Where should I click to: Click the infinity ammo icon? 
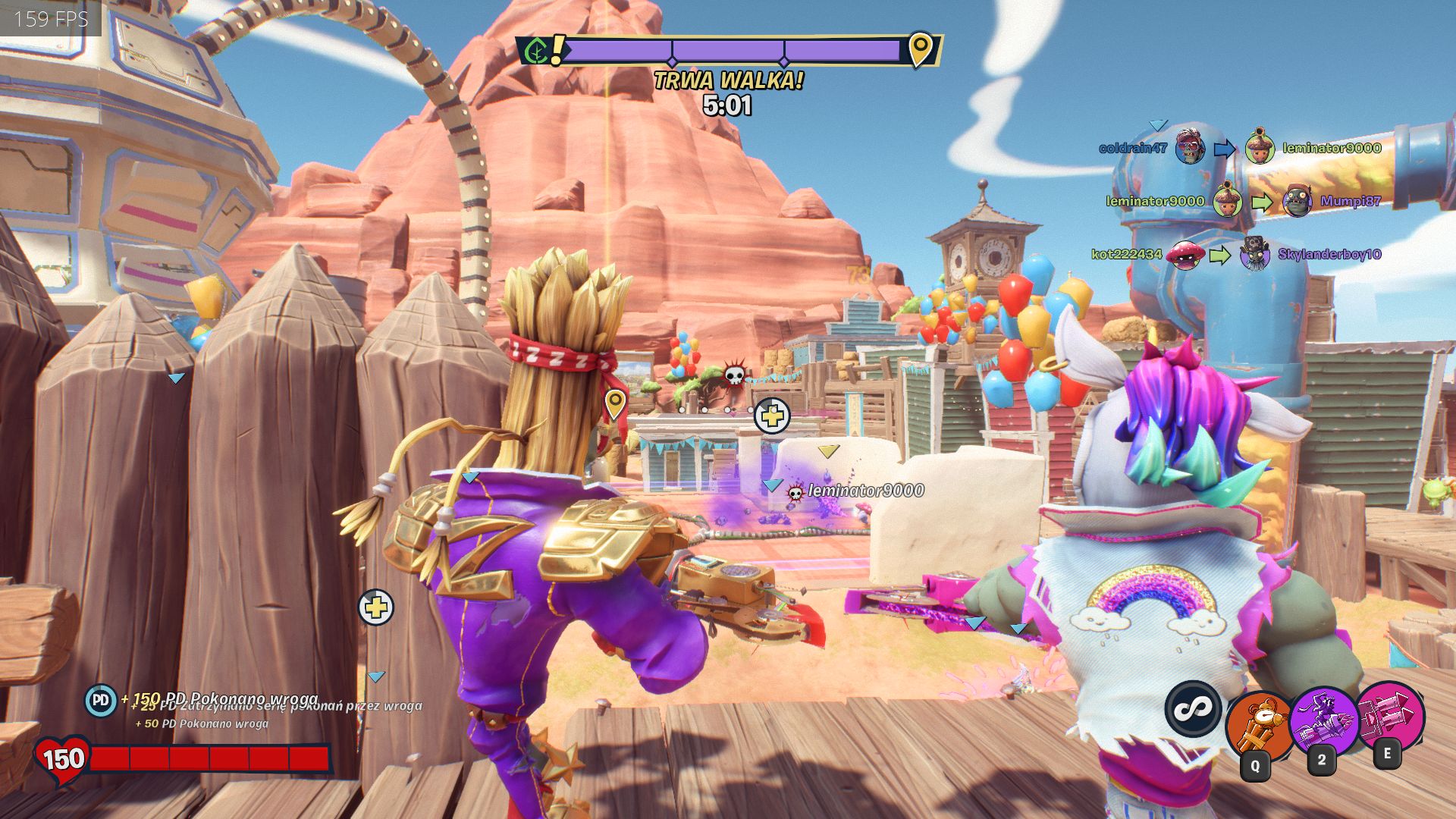(x=1192, y=708)
